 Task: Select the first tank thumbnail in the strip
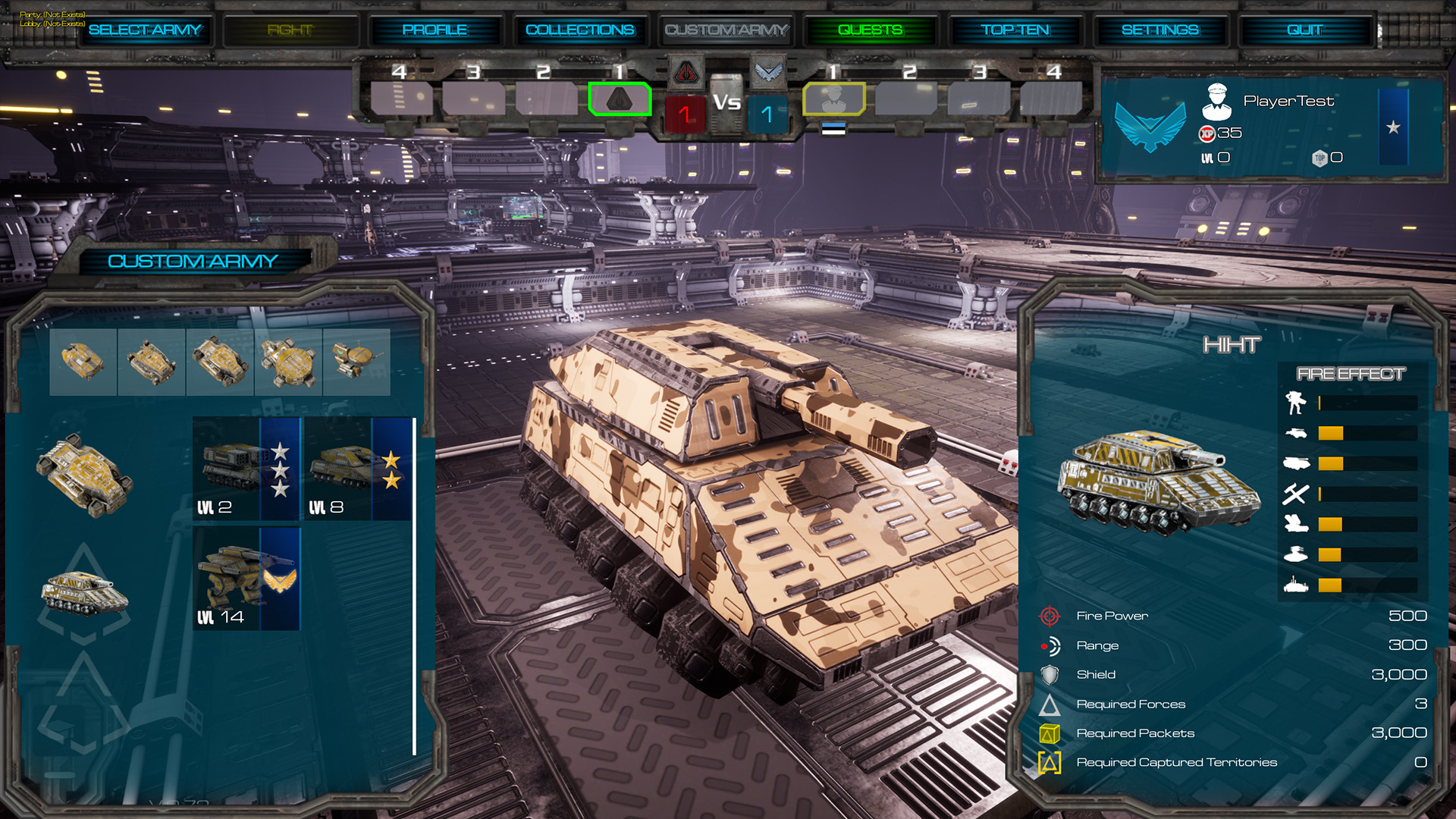click(x=83, y=362)
